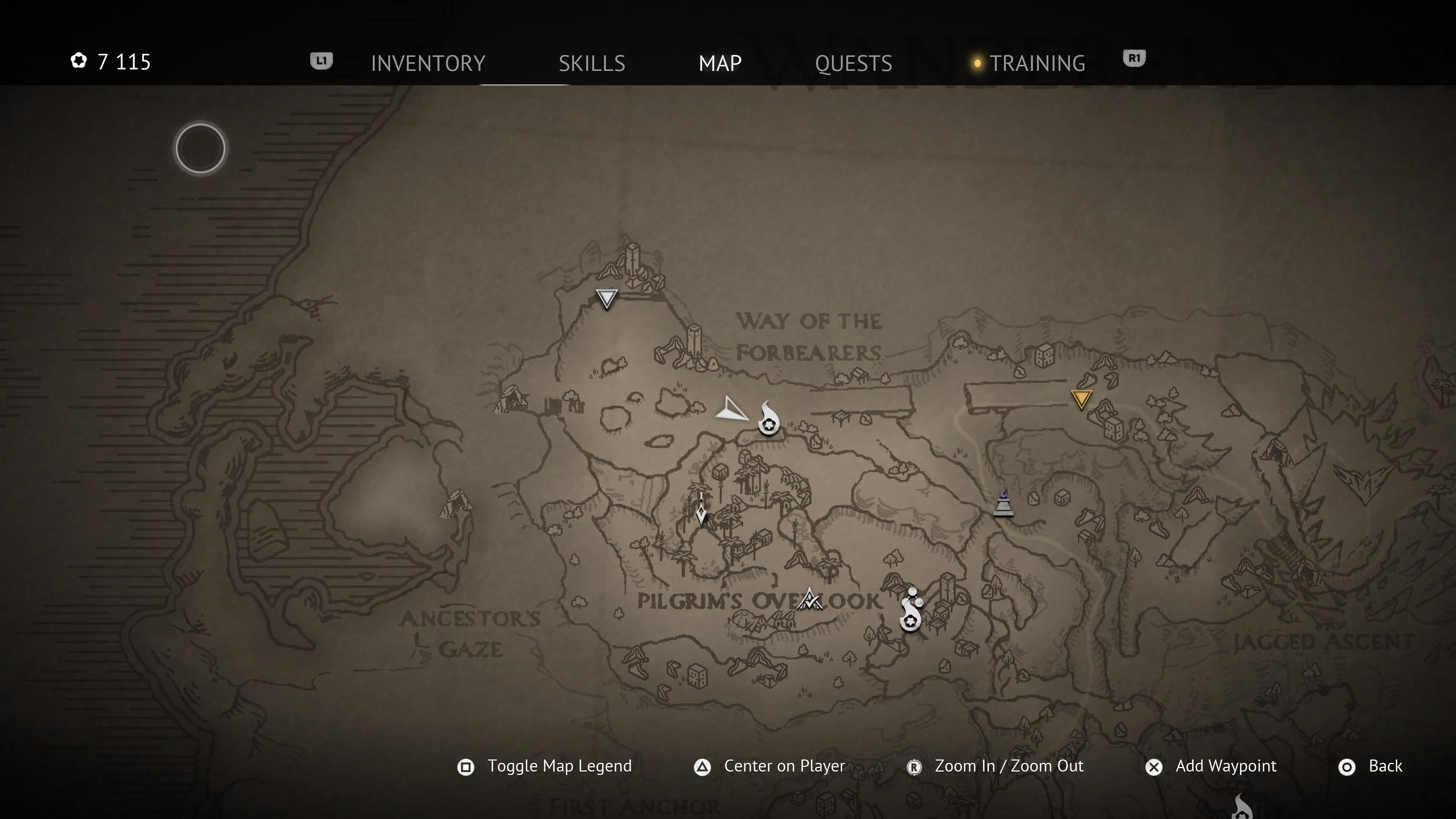Pick the flame marker with orbs near Pilgrim's Overlook
Viewport: 1456px width, 819px height.
coord(910,610)
